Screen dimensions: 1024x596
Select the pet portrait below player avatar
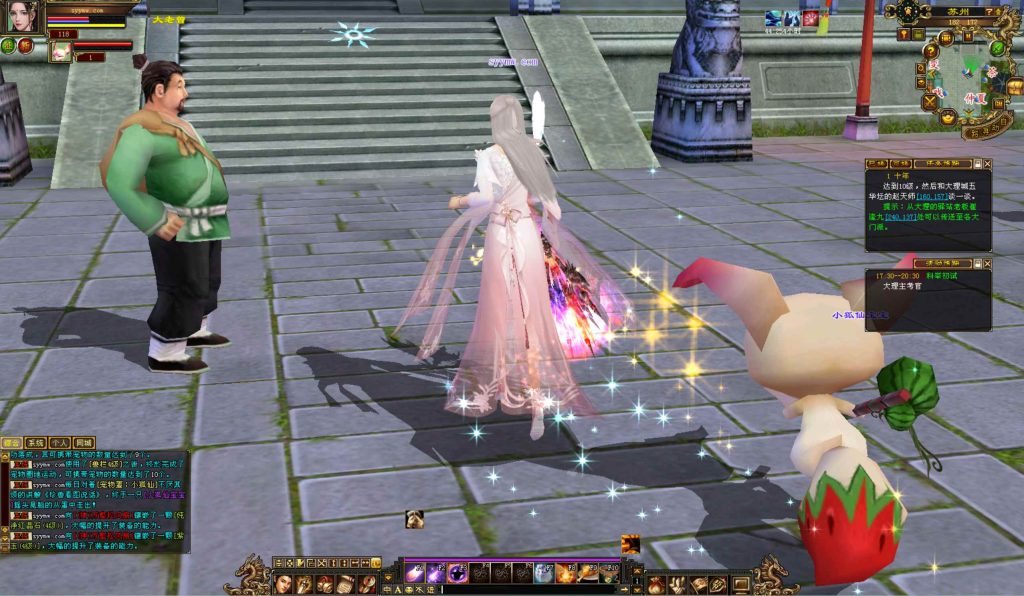pyautogui.click(x=60, y=51)
